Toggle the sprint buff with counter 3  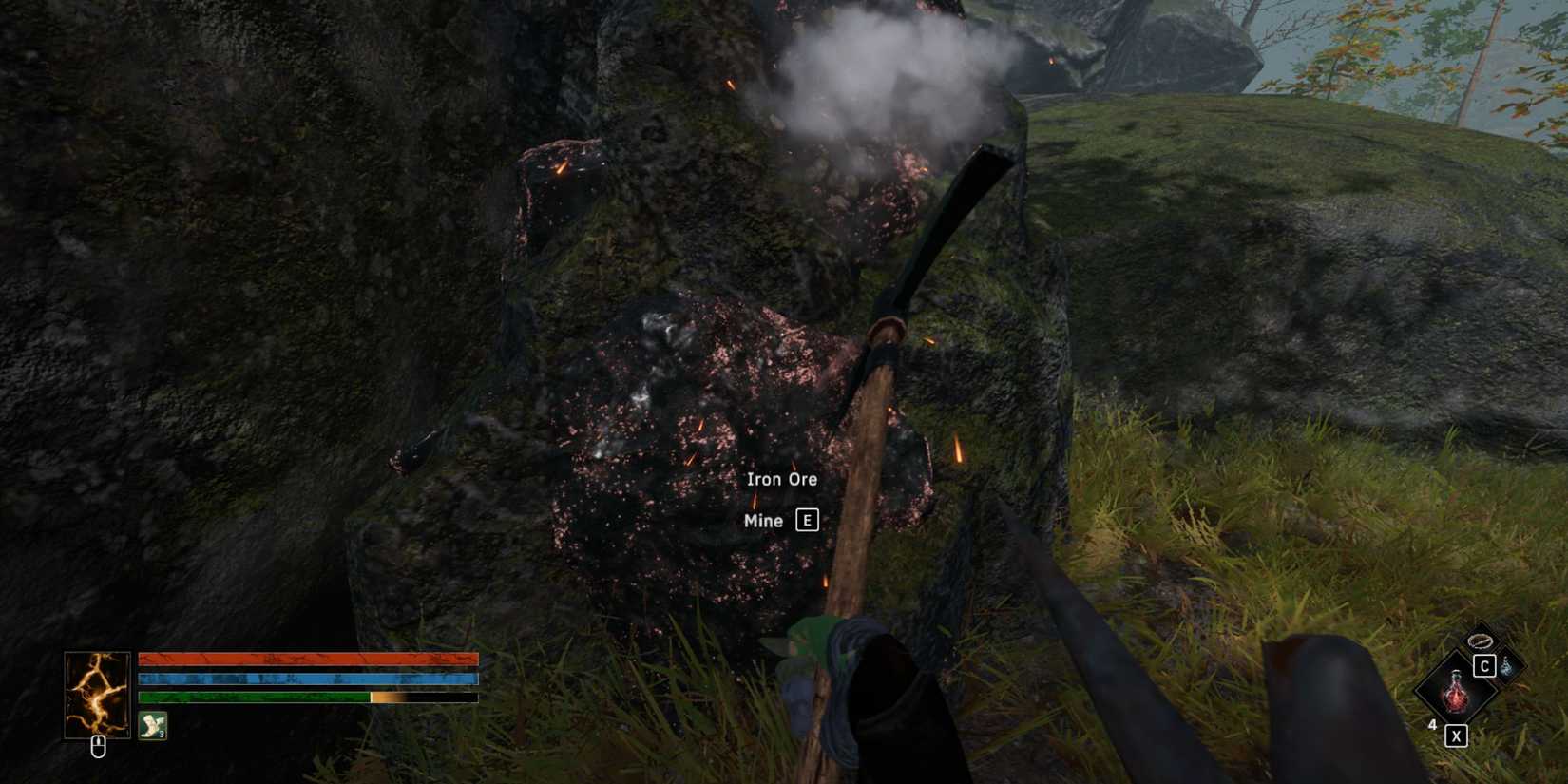point(152,725)
